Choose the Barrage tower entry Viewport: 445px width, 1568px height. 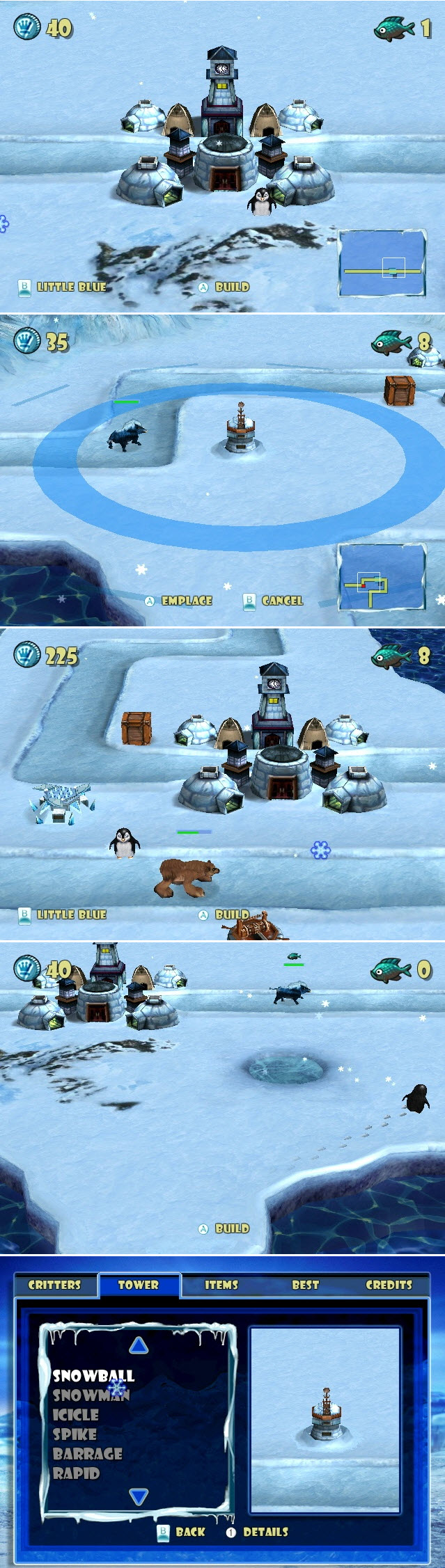(x=88, y=1454)
